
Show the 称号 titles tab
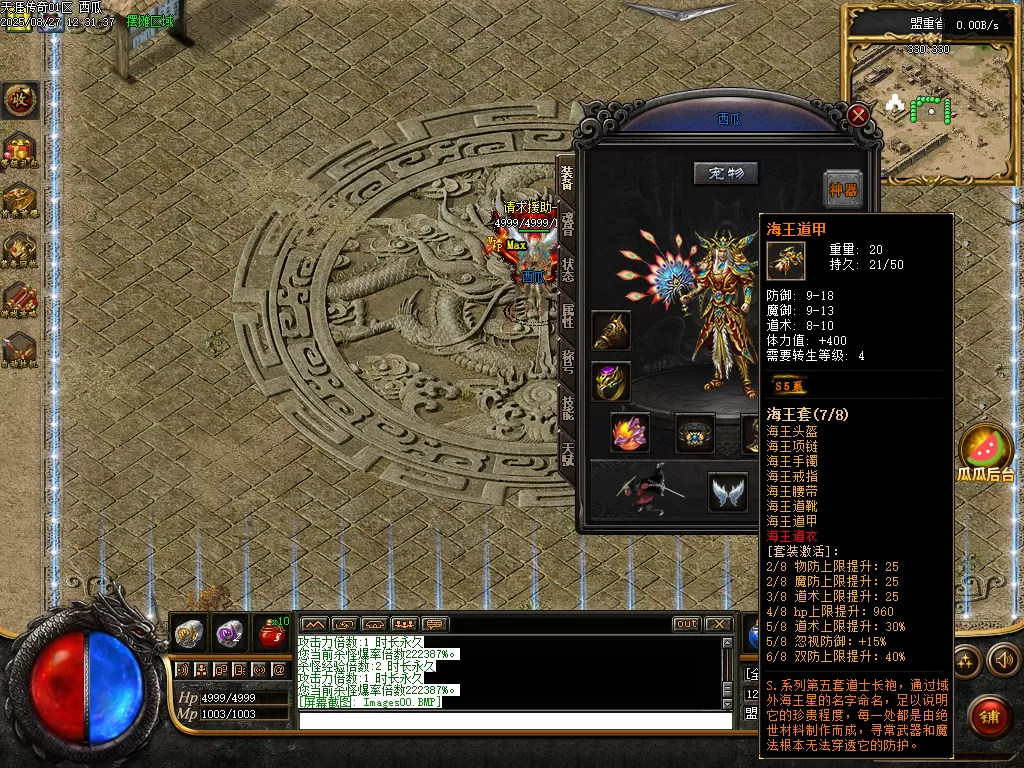[x=567, y=360]
